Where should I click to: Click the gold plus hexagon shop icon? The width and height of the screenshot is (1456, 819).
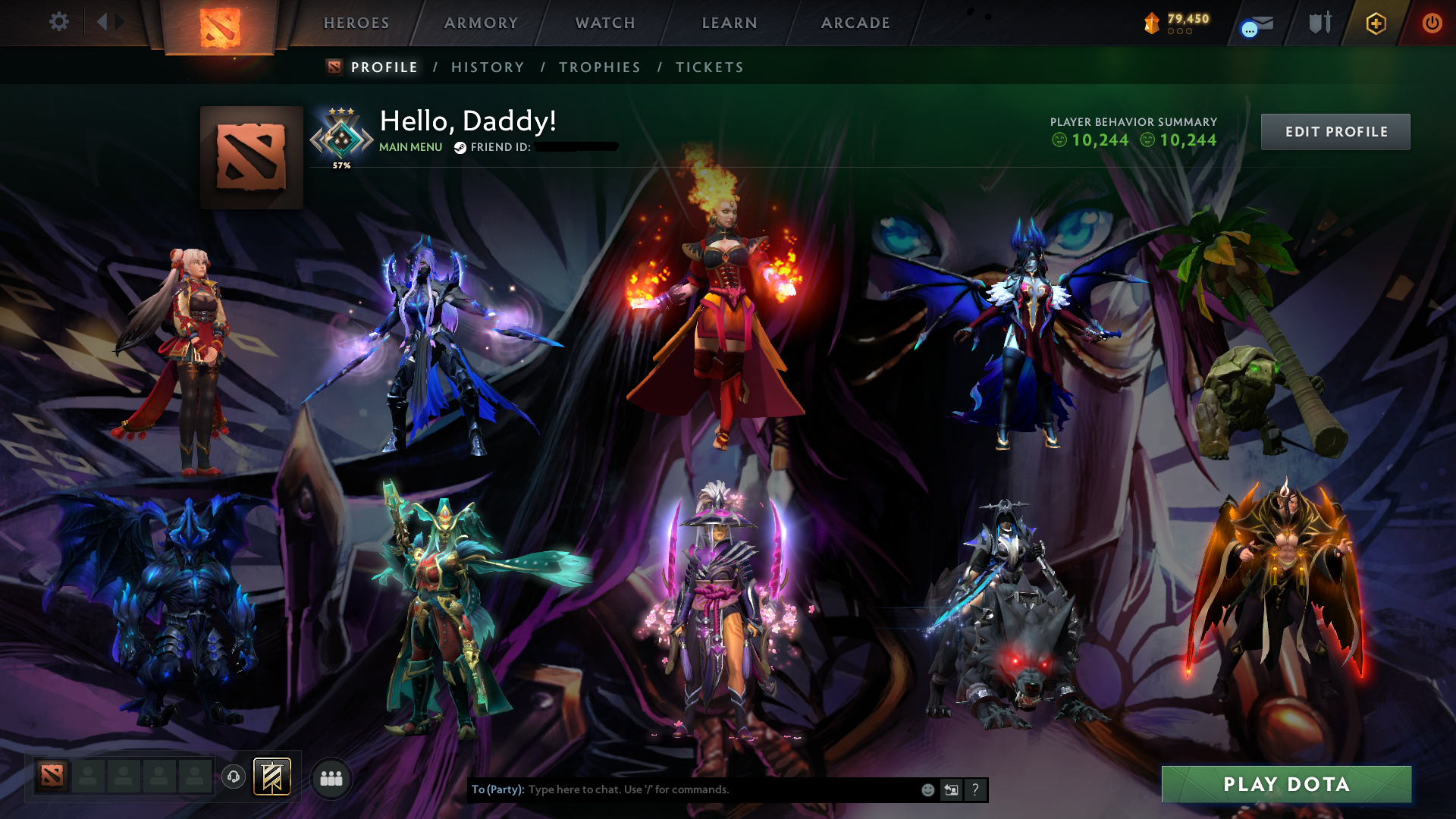(x=1376, y=23)
